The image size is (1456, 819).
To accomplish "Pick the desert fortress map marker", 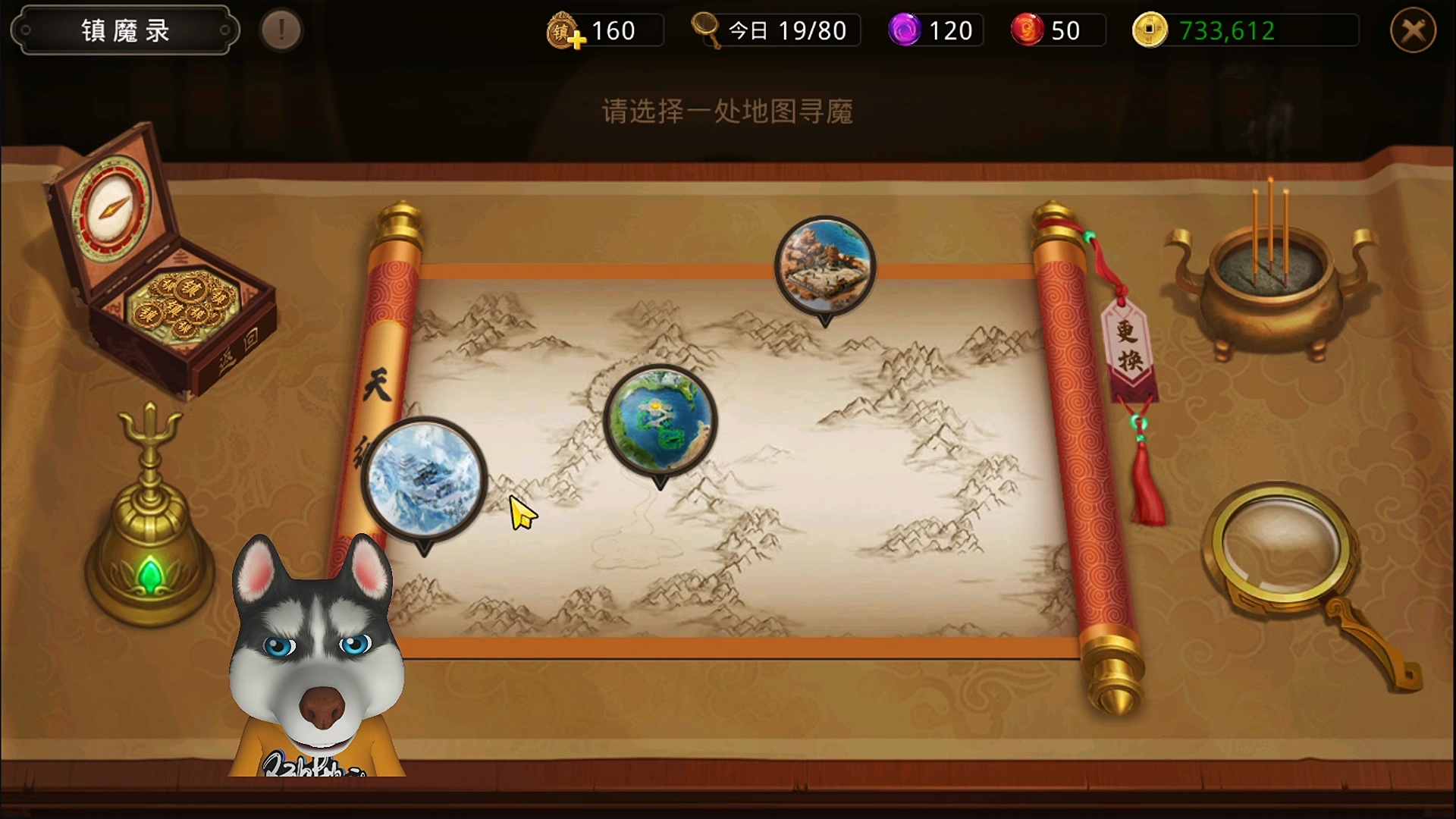I will pyautogui.click(x=825, y=265).
